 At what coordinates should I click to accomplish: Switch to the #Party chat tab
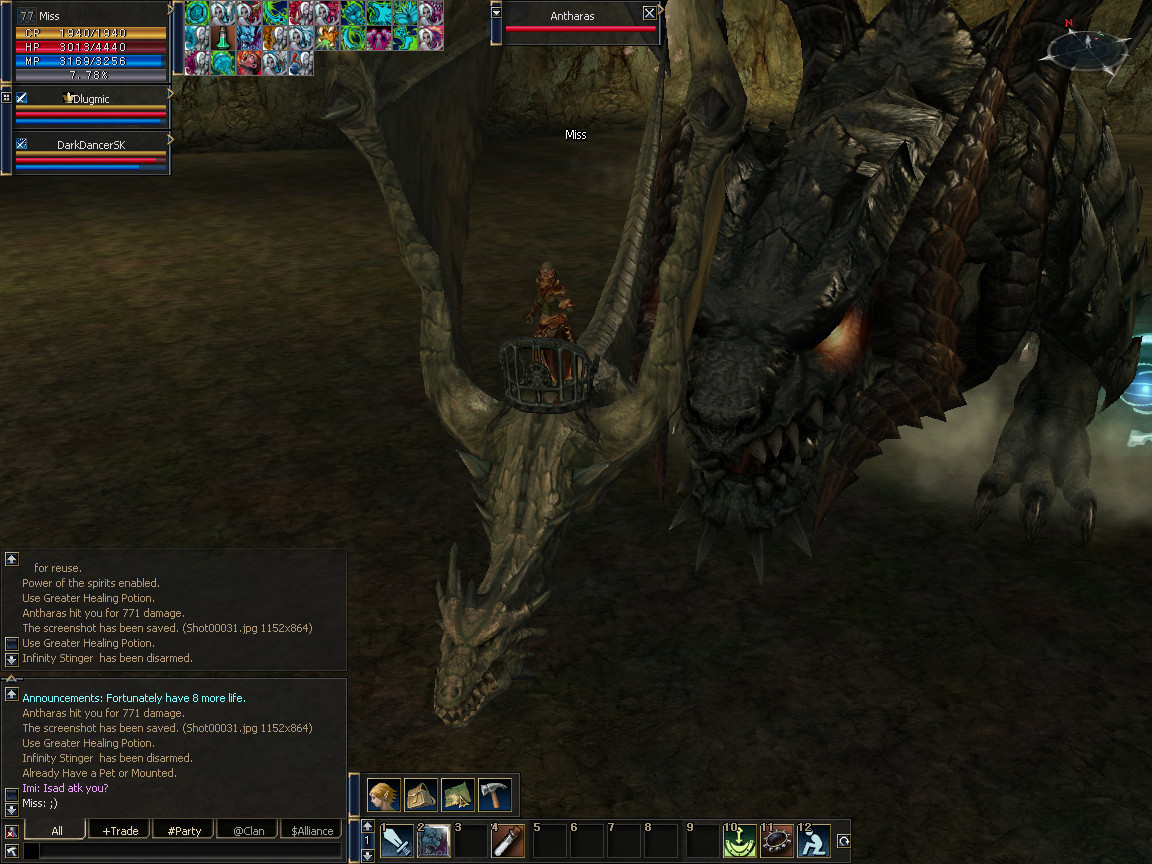click(184, 831)
